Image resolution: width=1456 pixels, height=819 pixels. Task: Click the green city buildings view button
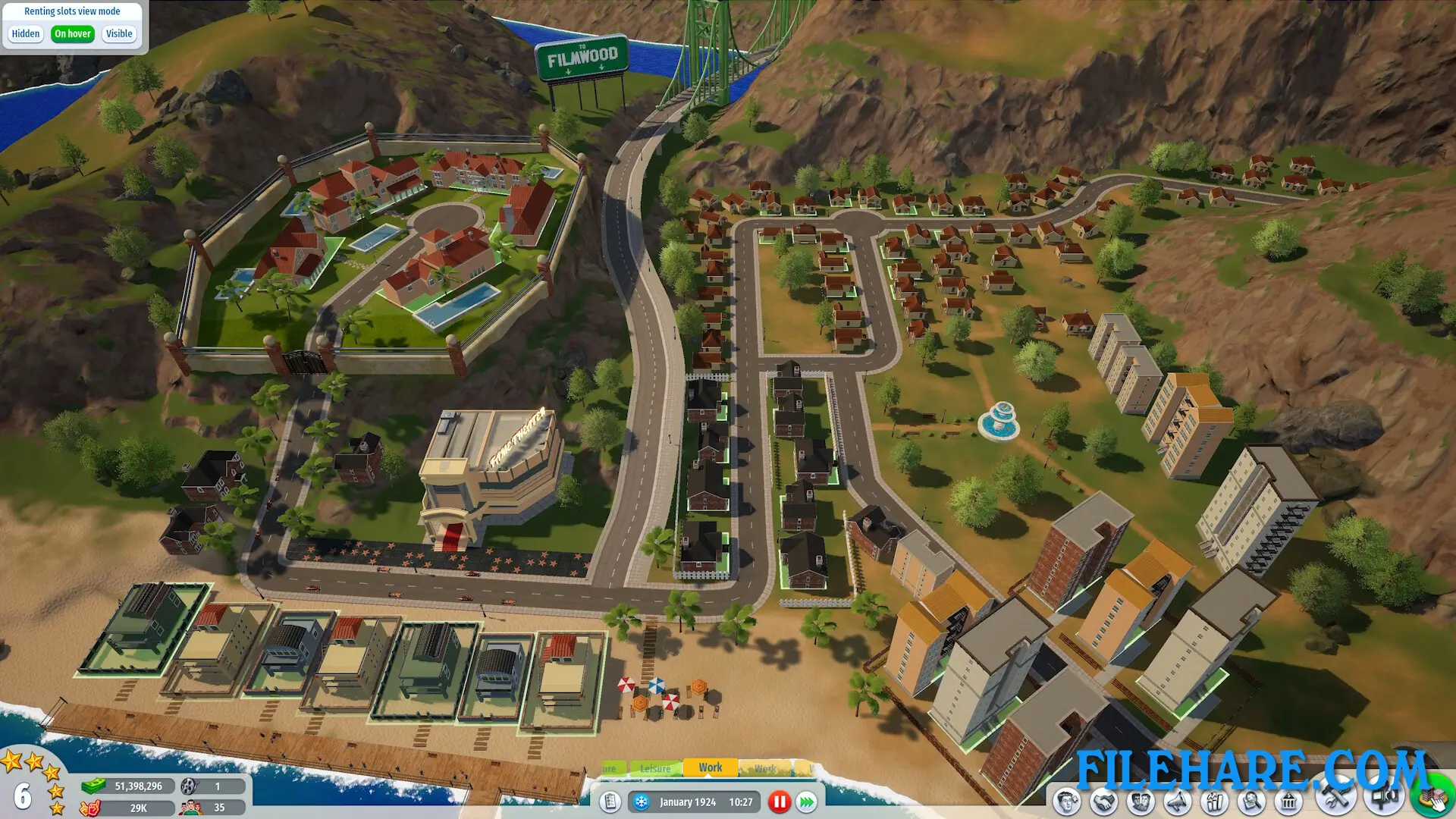(1432, 799)
